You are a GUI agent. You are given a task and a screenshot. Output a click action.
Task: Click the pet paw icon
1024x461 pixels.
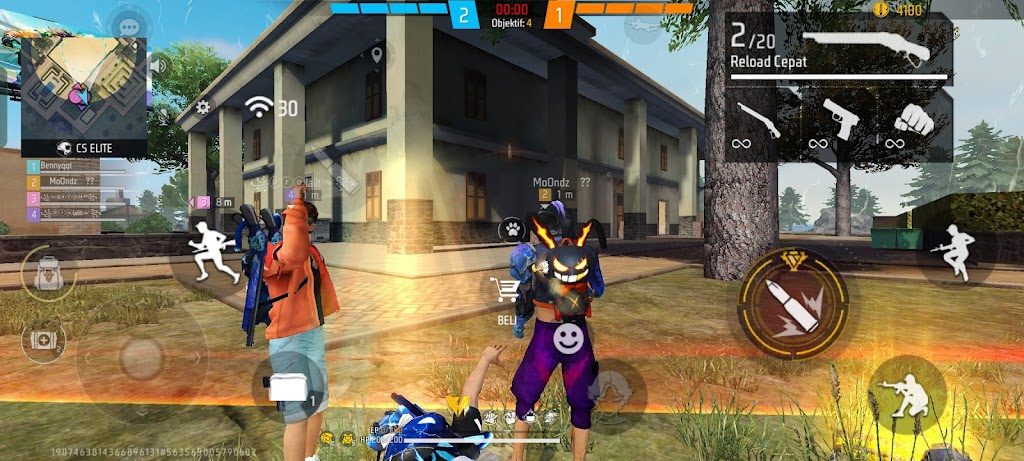512,229
